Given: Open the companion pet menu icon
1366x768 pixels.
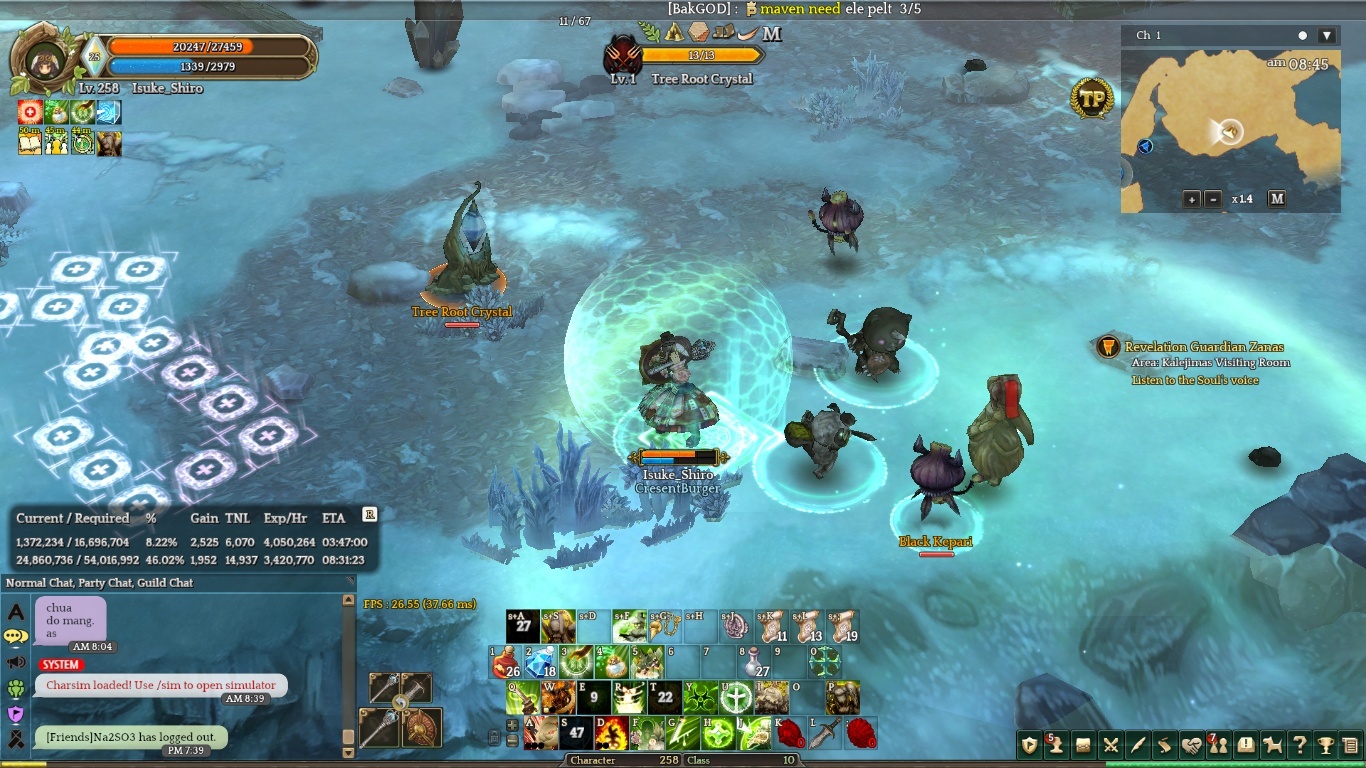Looking at the screenshot, I should (x=1272, y=745).
